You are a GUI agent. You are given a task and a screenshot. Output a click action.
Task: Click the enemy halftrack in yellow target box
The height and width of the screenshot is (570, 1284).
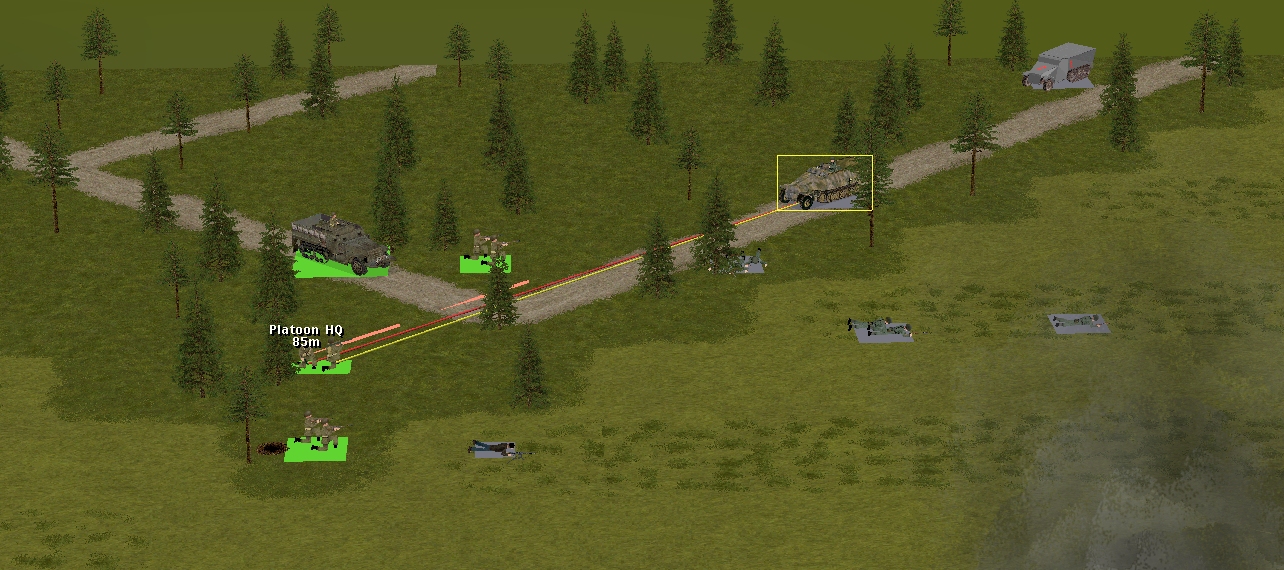click(x=824, y=183)
